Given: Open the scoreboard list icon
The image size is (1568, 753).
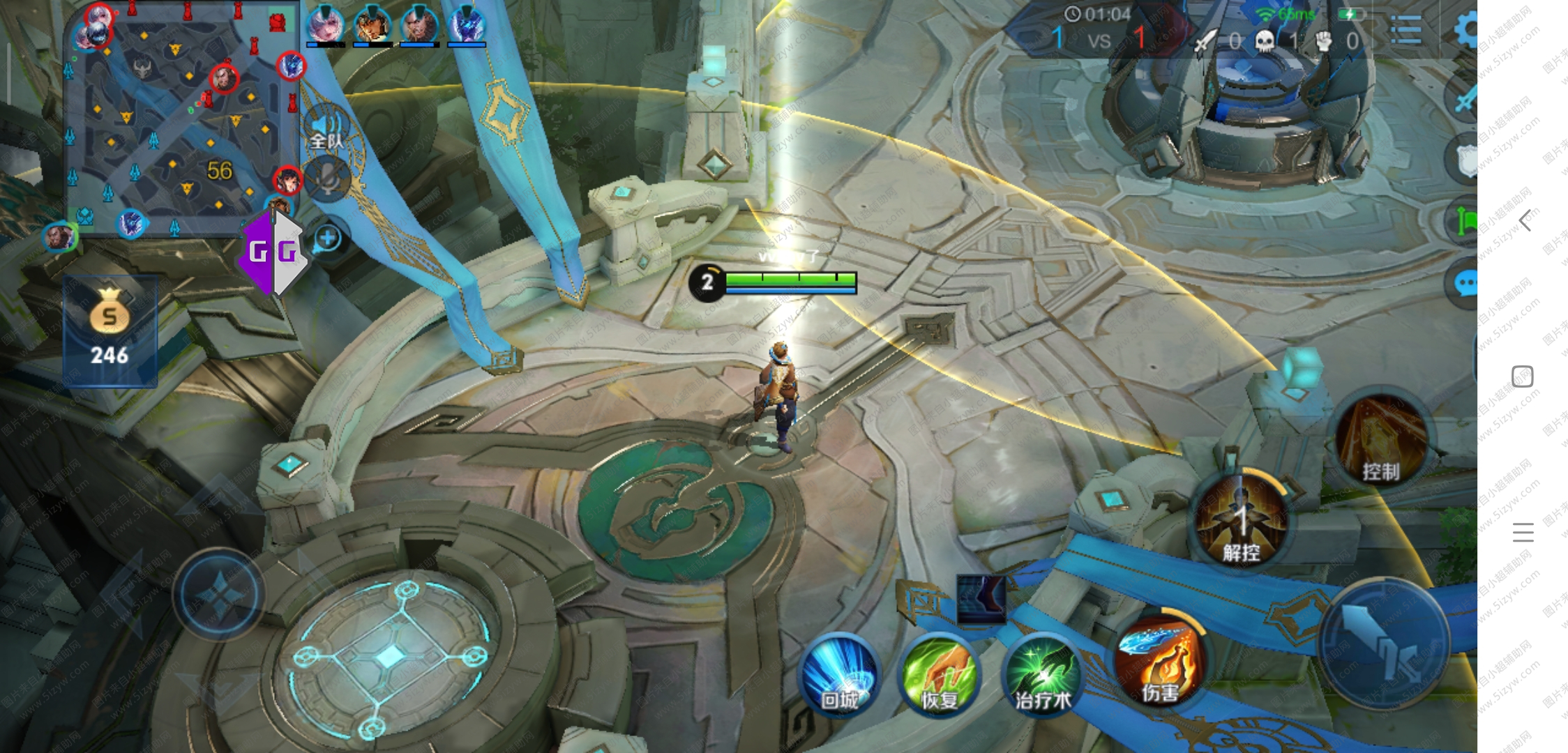Looking at the screenshot, I should coord(1405,29).
